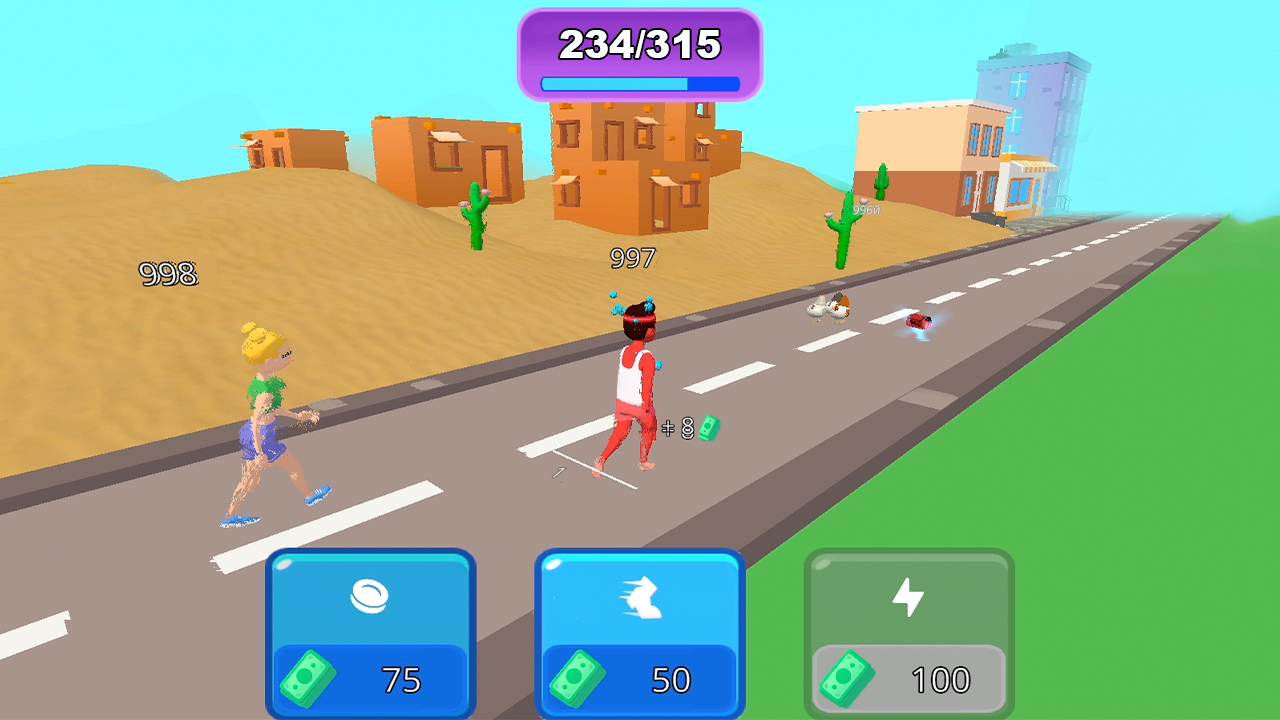Select the running speed boost icon

coord(640,595)
